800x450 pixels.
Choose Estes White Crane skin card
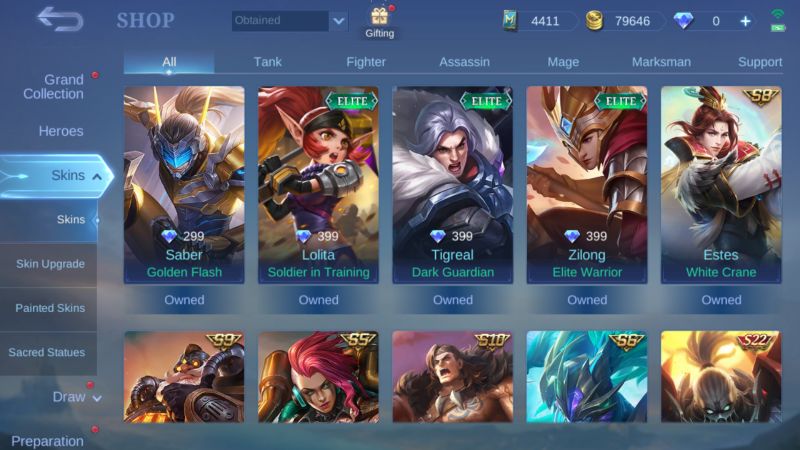(721, 185)
